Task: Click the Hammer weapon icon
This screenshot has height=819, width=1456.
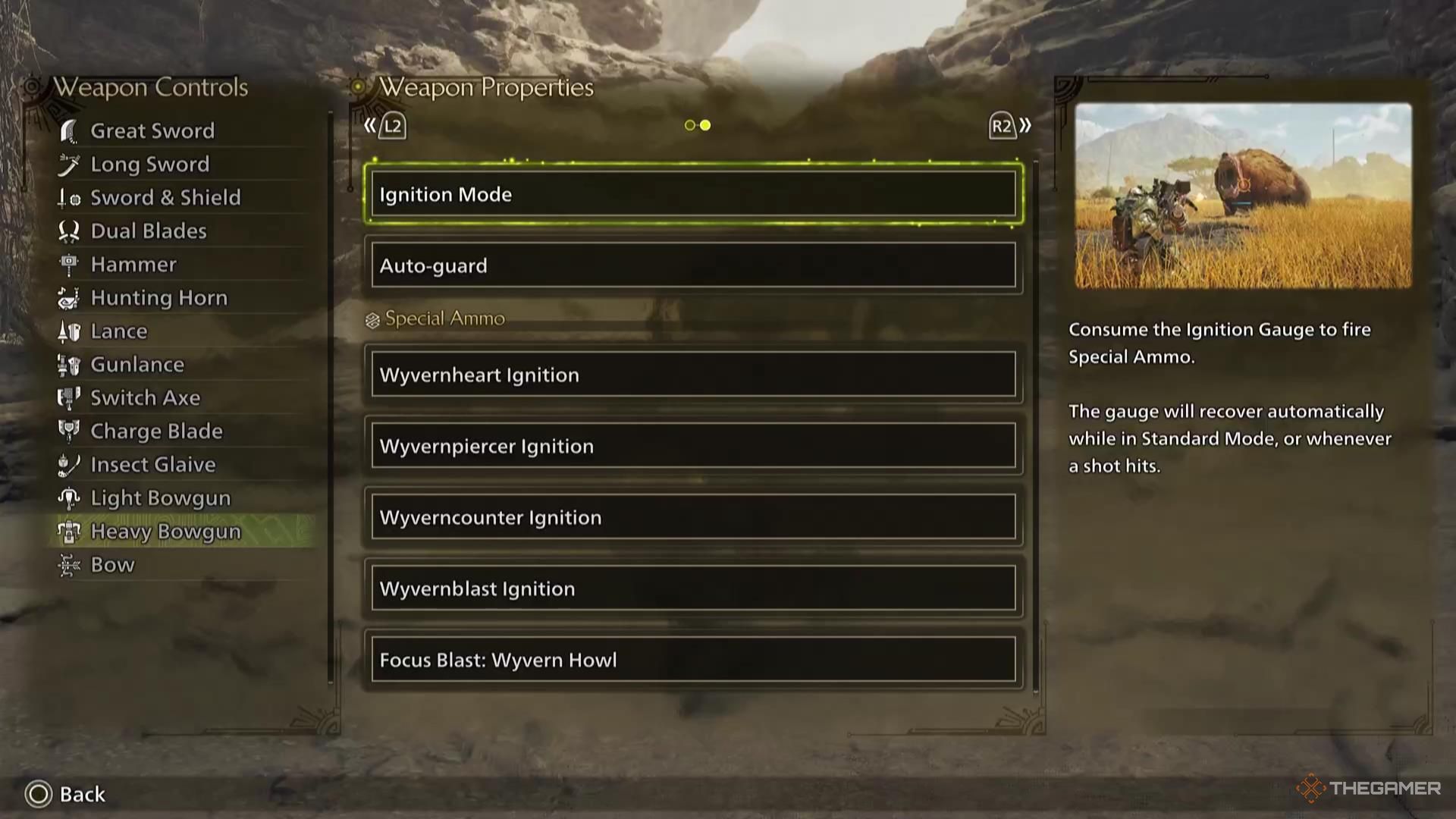Action: (x=70, y=264)
